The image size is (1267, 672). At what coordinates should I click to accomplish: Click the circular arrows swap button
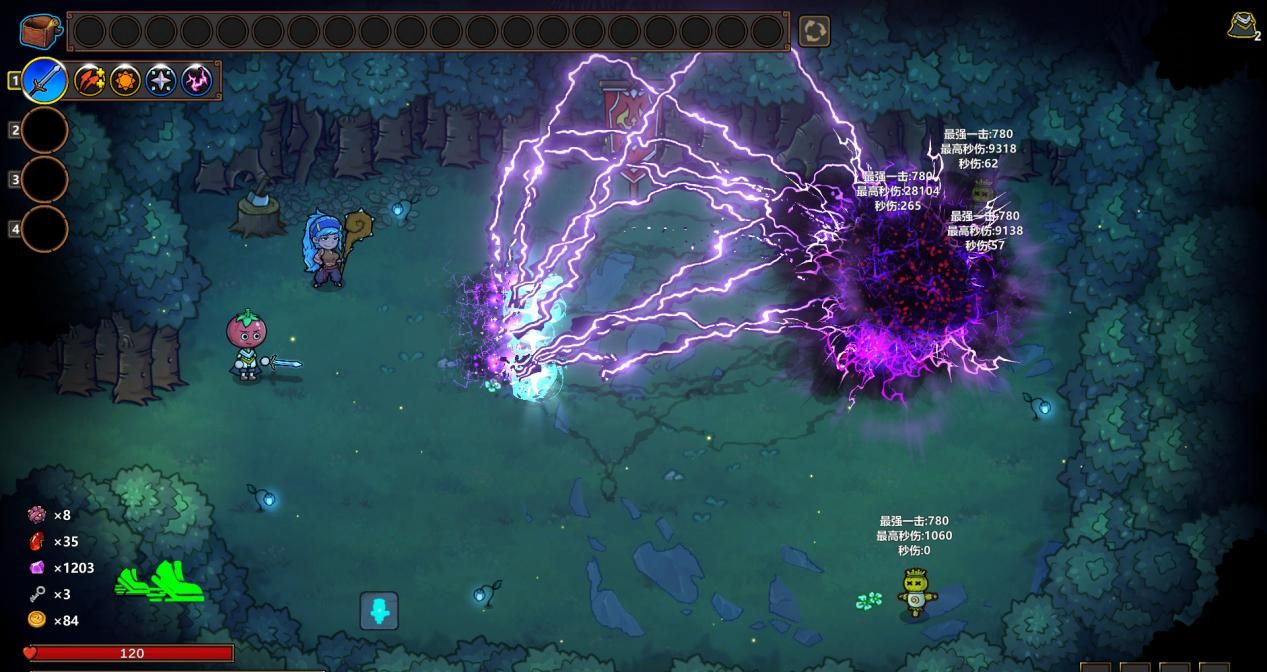coord(814,31)
